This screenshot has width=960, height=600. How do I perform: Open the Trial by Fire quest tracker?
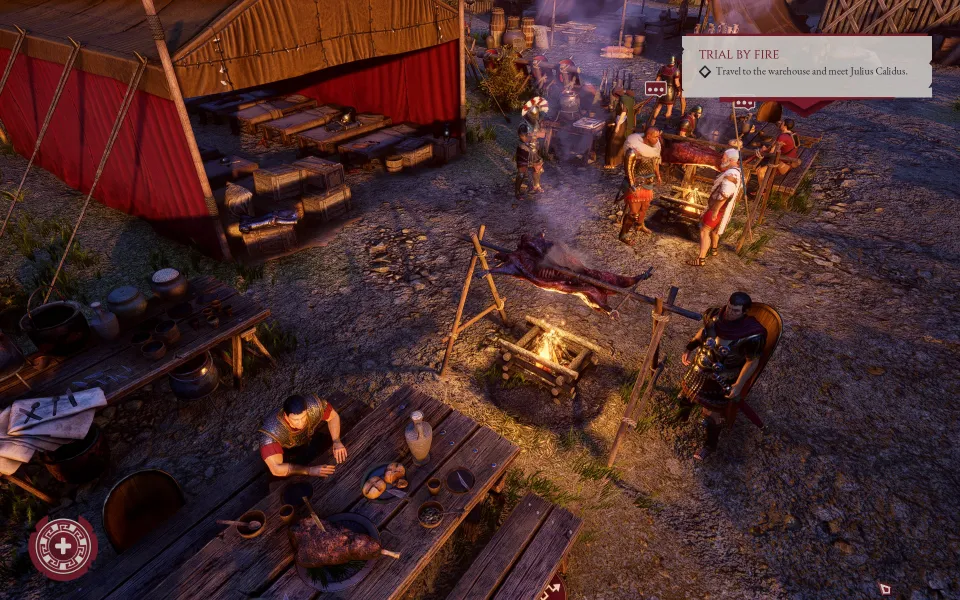(x=806, y=66)
